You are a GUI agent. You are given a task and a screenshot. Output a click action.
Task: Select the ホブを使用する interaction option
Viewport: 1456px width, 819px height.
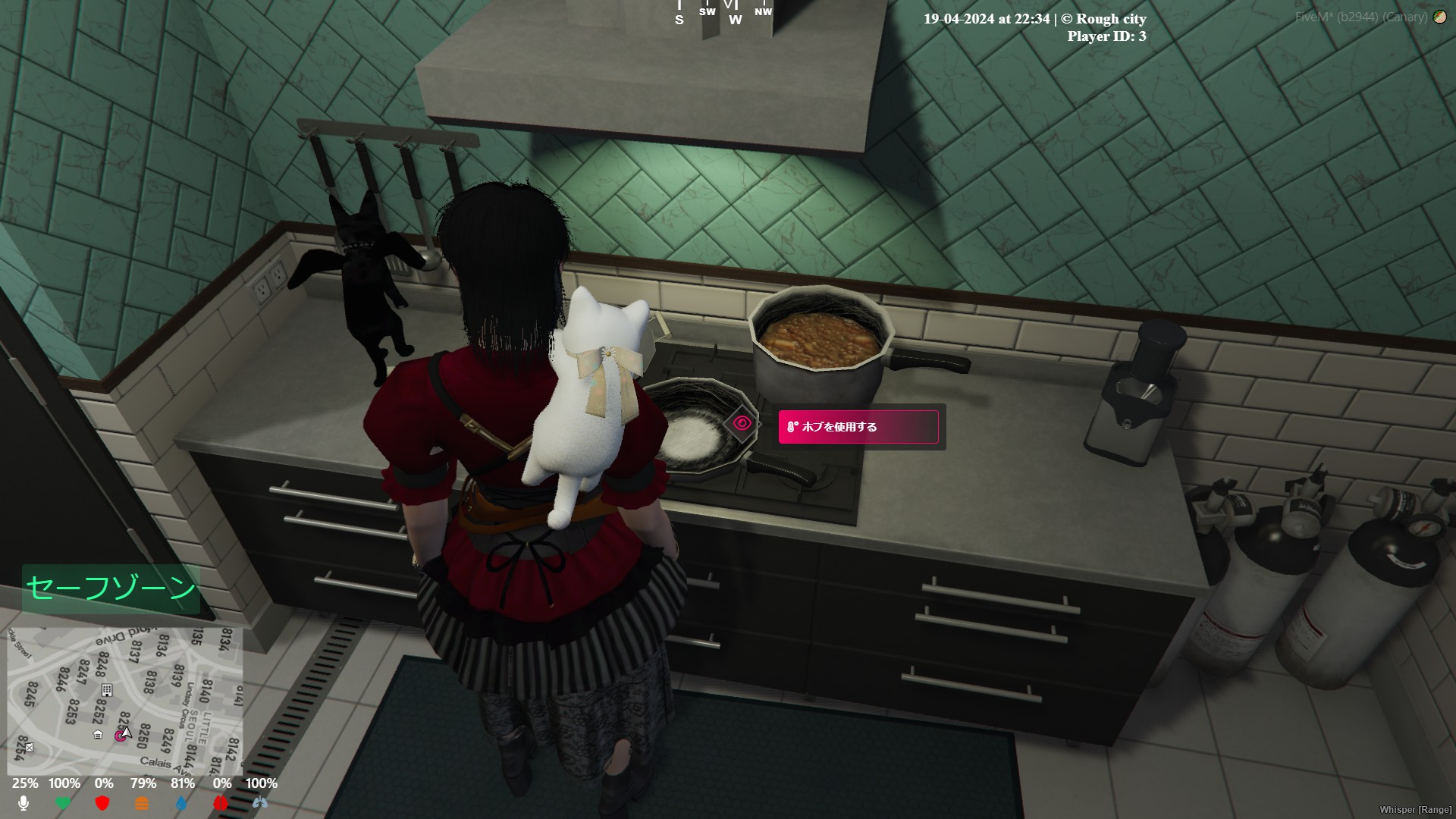pyautogui.click(x=858, y=427)
